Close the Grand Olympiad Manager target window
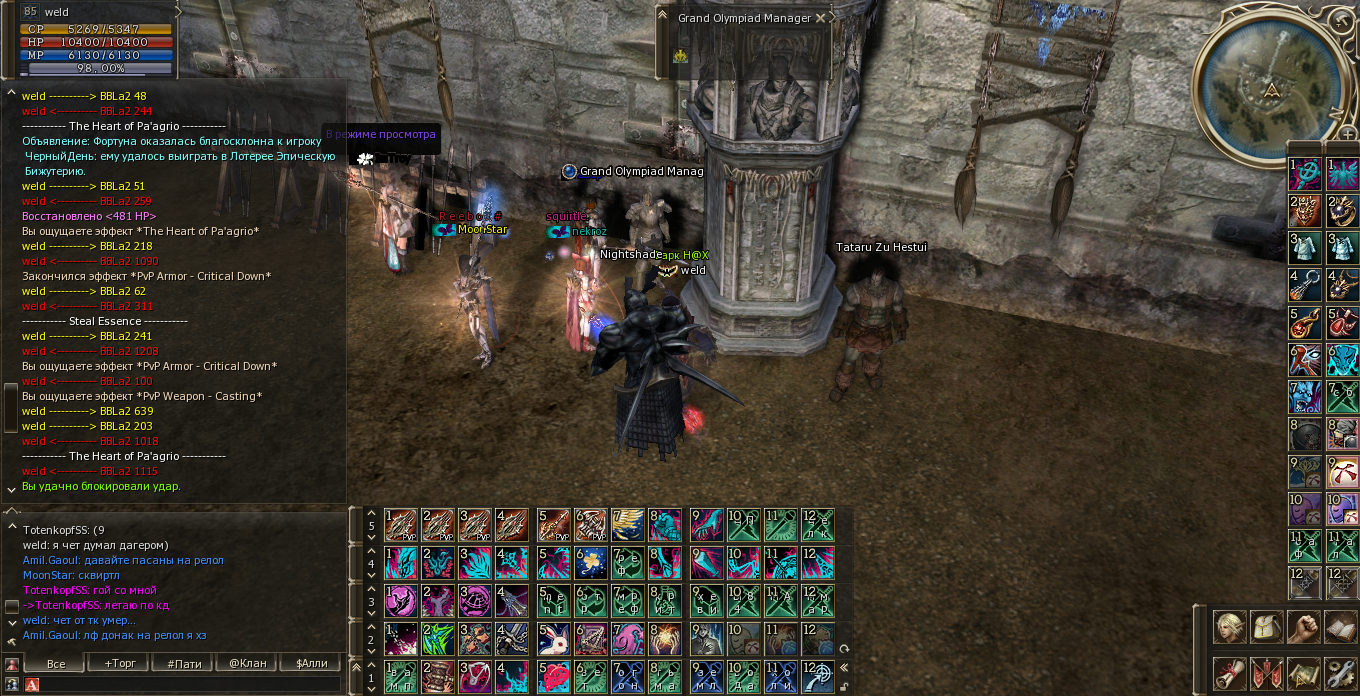This screenshot has width=1360, height=696. [821, 18]
